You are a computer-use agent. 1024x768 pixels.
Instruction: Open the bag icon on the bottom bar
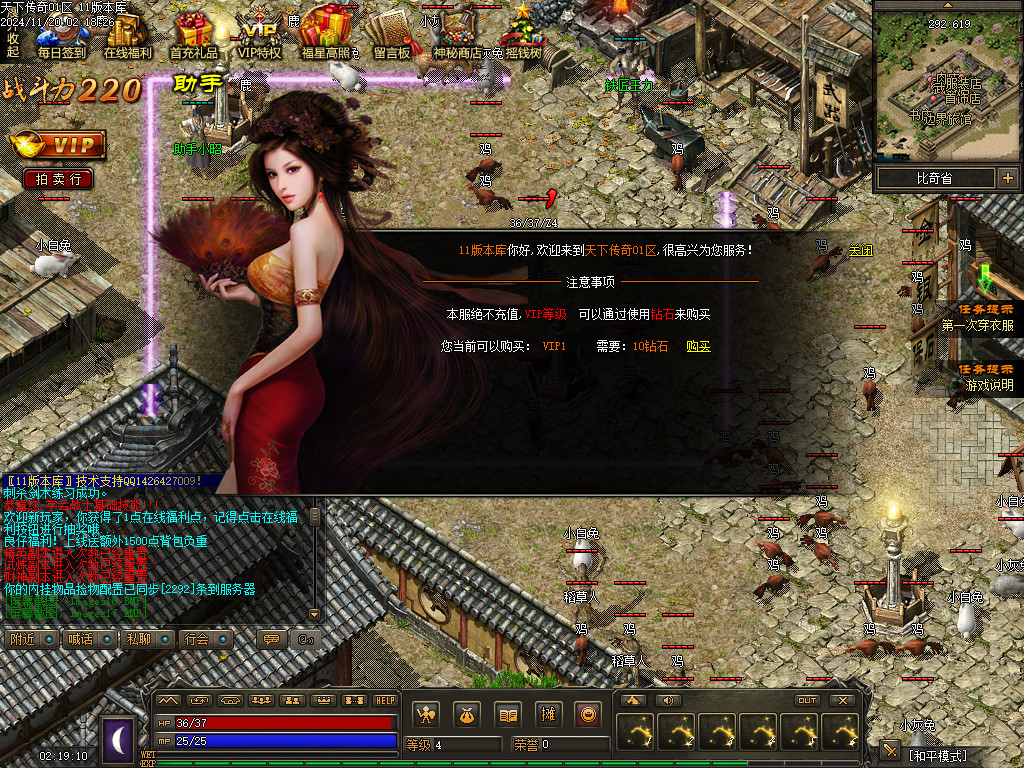coord(465,714)
